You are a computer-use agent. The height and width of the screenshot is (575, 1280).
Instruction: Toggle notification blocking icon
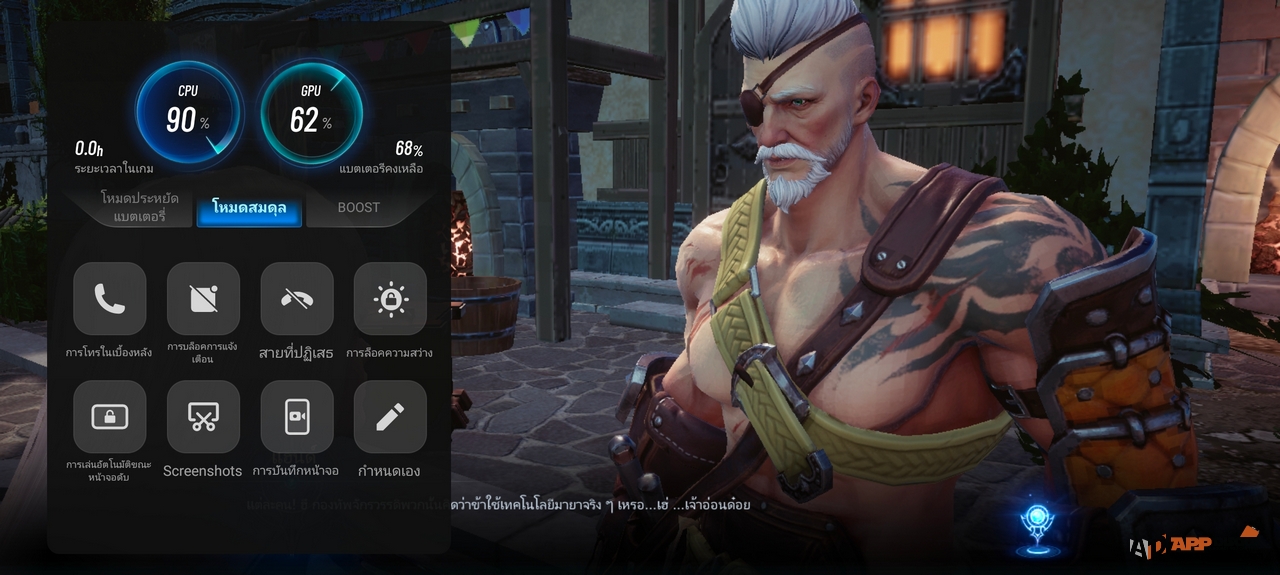[203, 299]
